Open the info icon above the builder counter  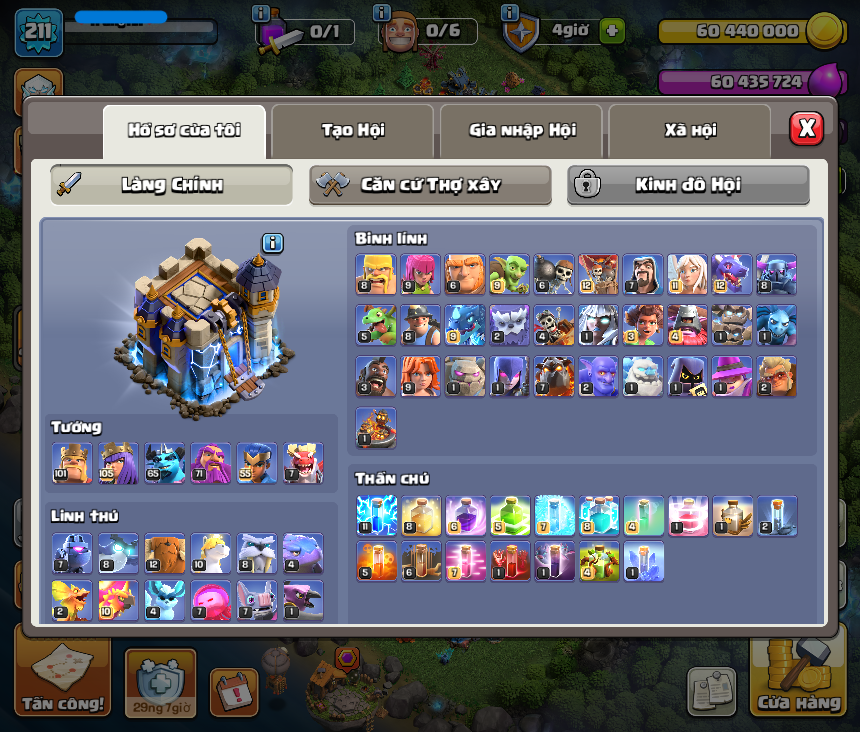[381, 12]
